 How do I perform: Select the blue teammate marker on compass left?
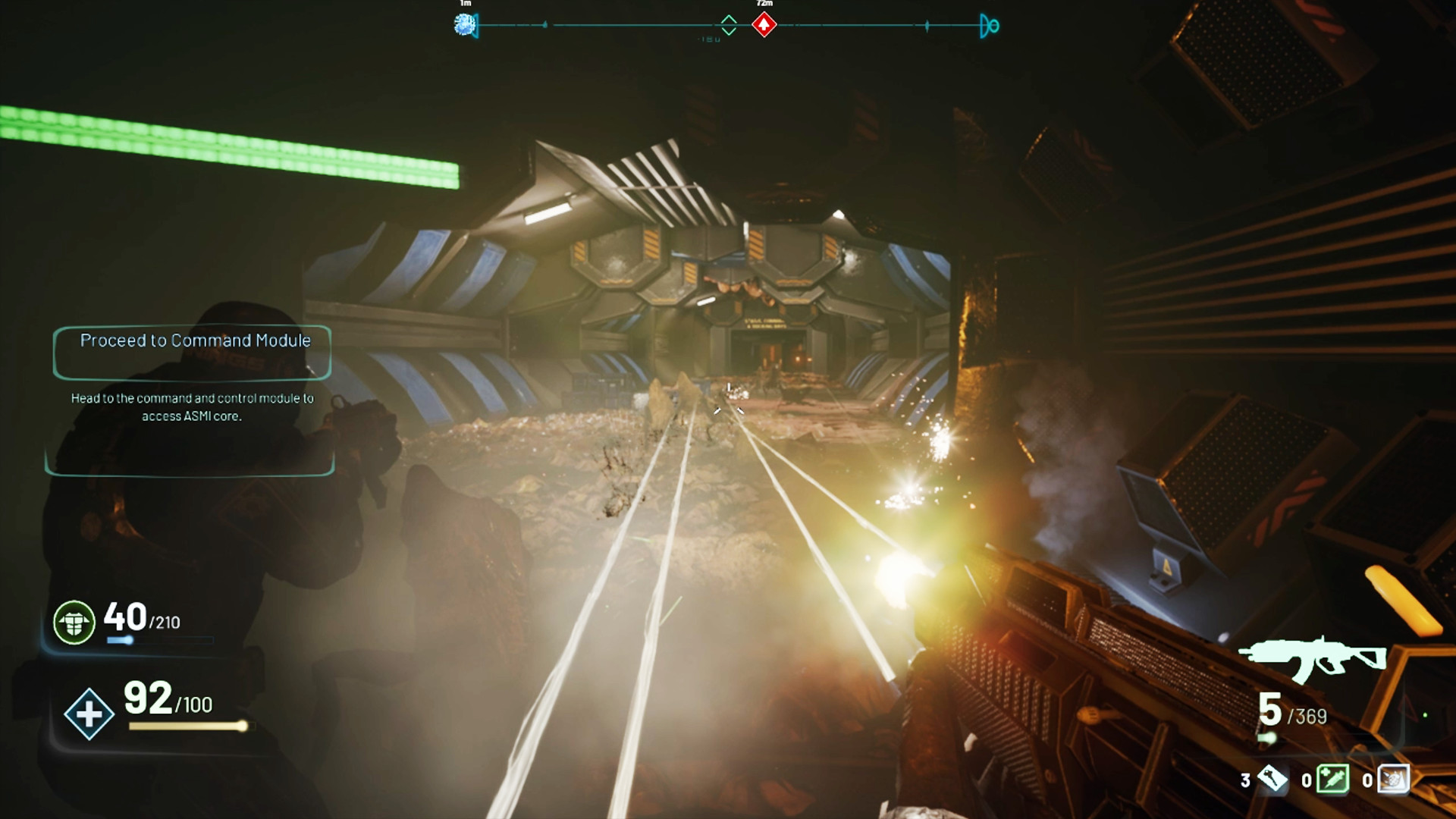(463, 25)
